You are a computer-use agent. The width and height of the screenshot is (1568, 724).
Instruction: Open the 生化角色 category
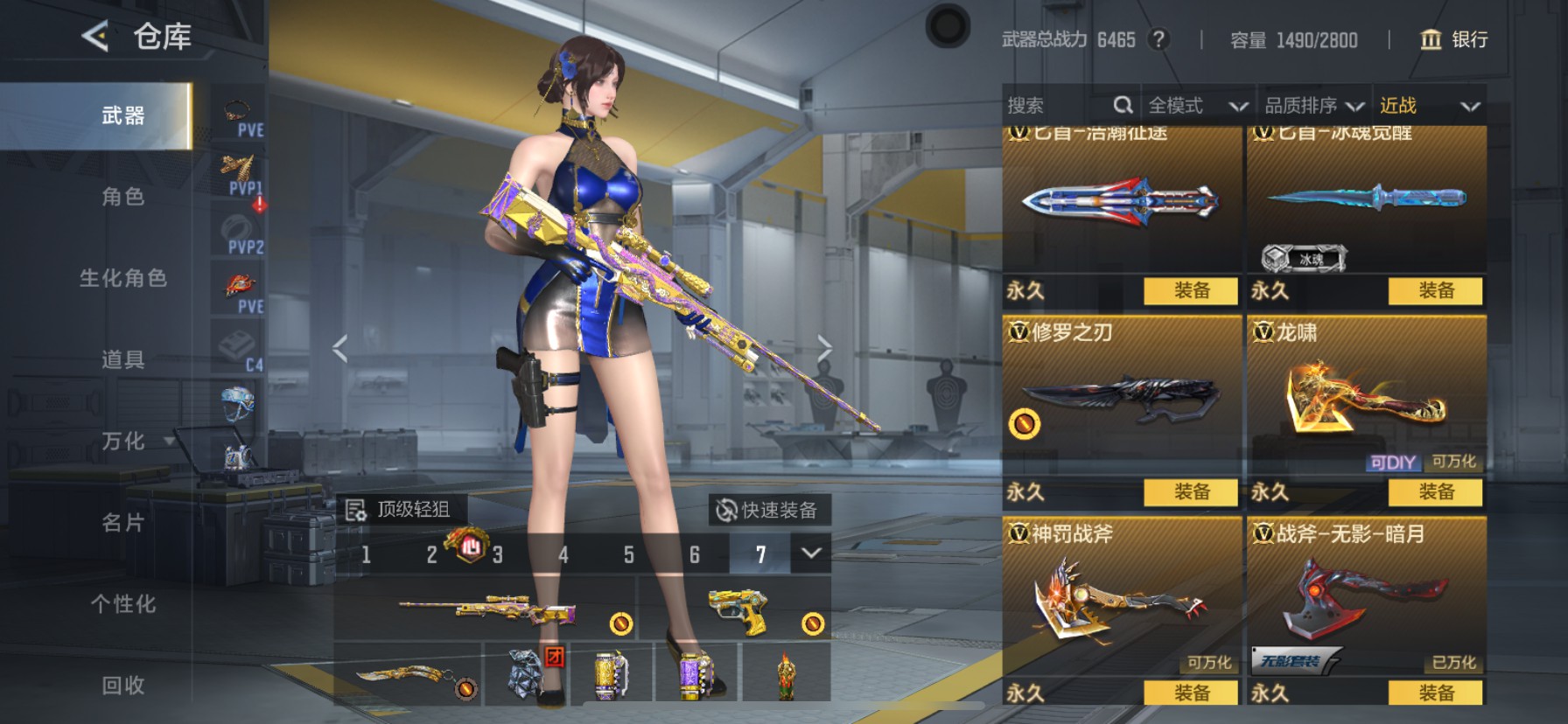[122, 278]
